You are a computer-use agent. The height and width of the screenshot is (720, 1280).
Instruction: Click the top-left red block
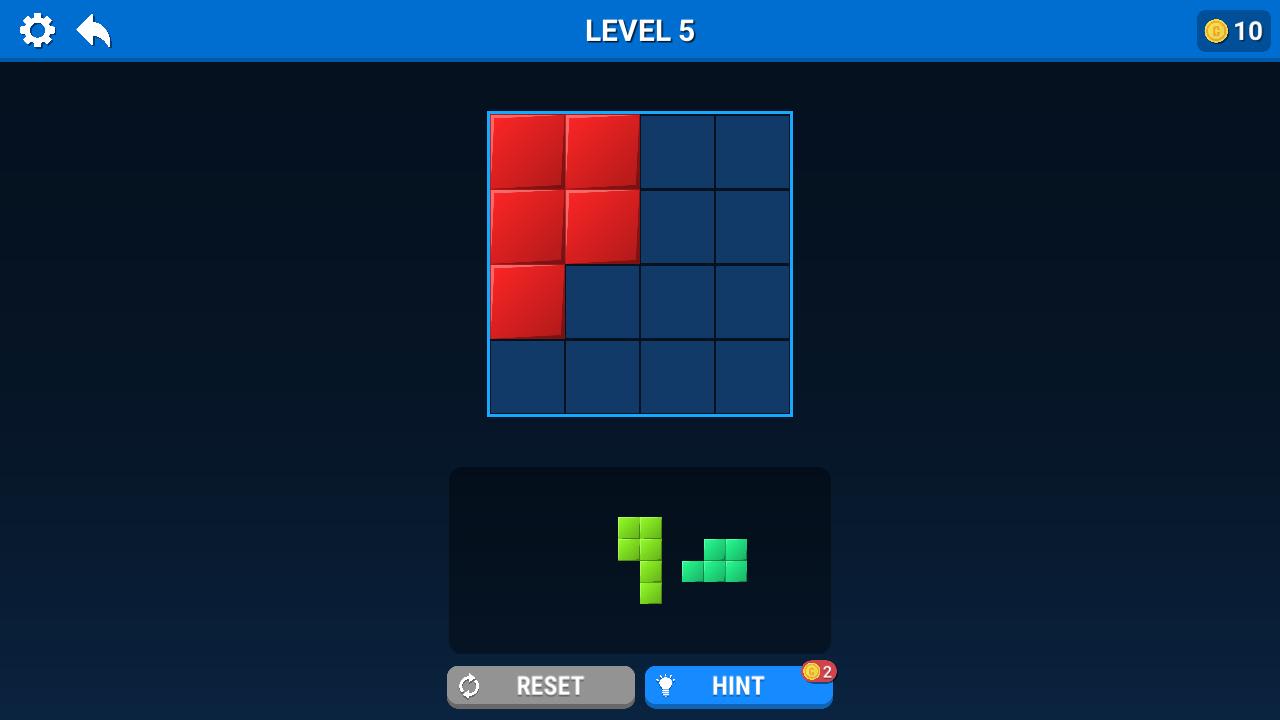pos(527,150)
